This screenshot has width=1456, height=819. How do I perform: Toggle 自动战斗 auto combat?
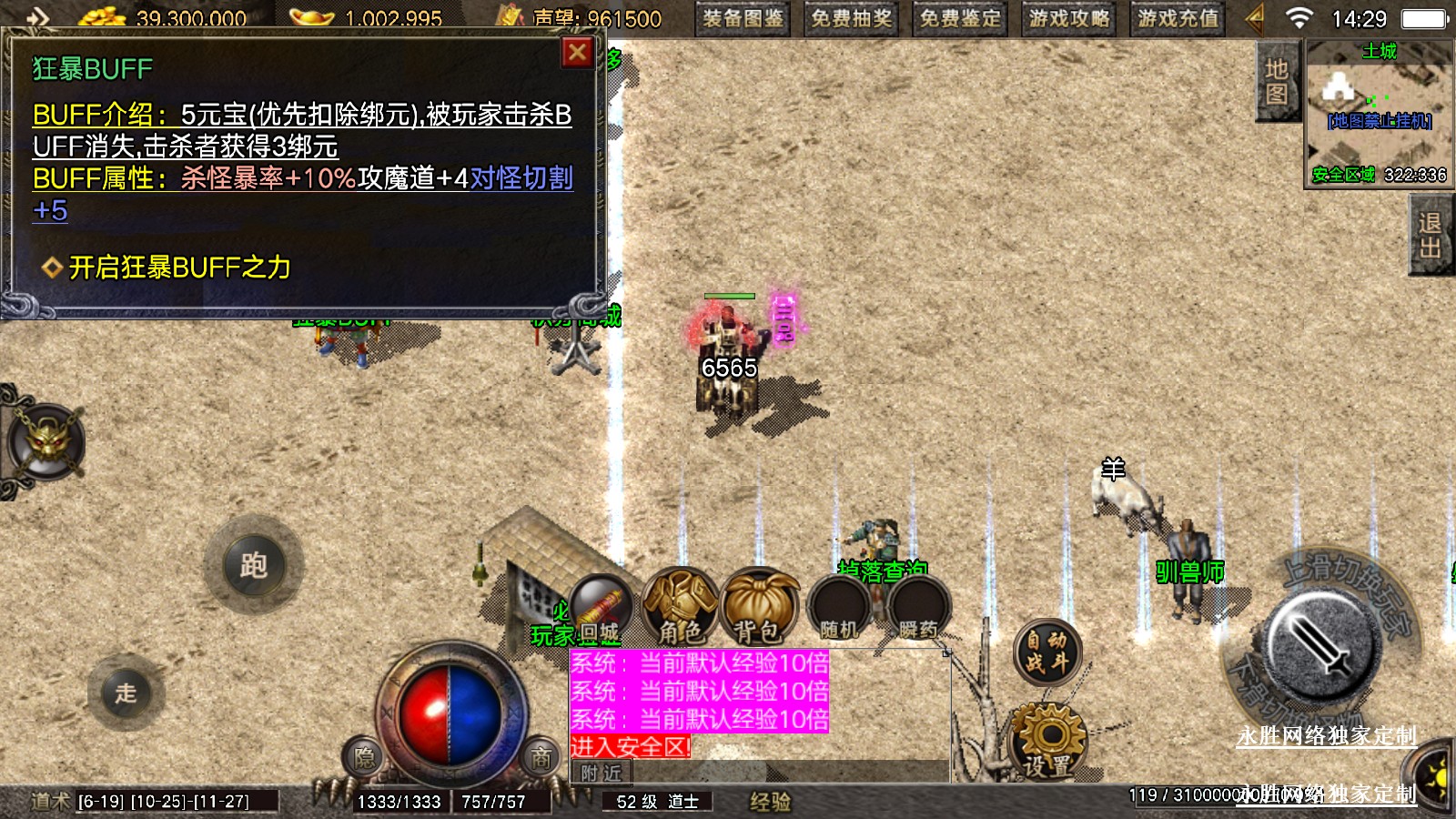pyautogui.click(x=1046, y=651)
